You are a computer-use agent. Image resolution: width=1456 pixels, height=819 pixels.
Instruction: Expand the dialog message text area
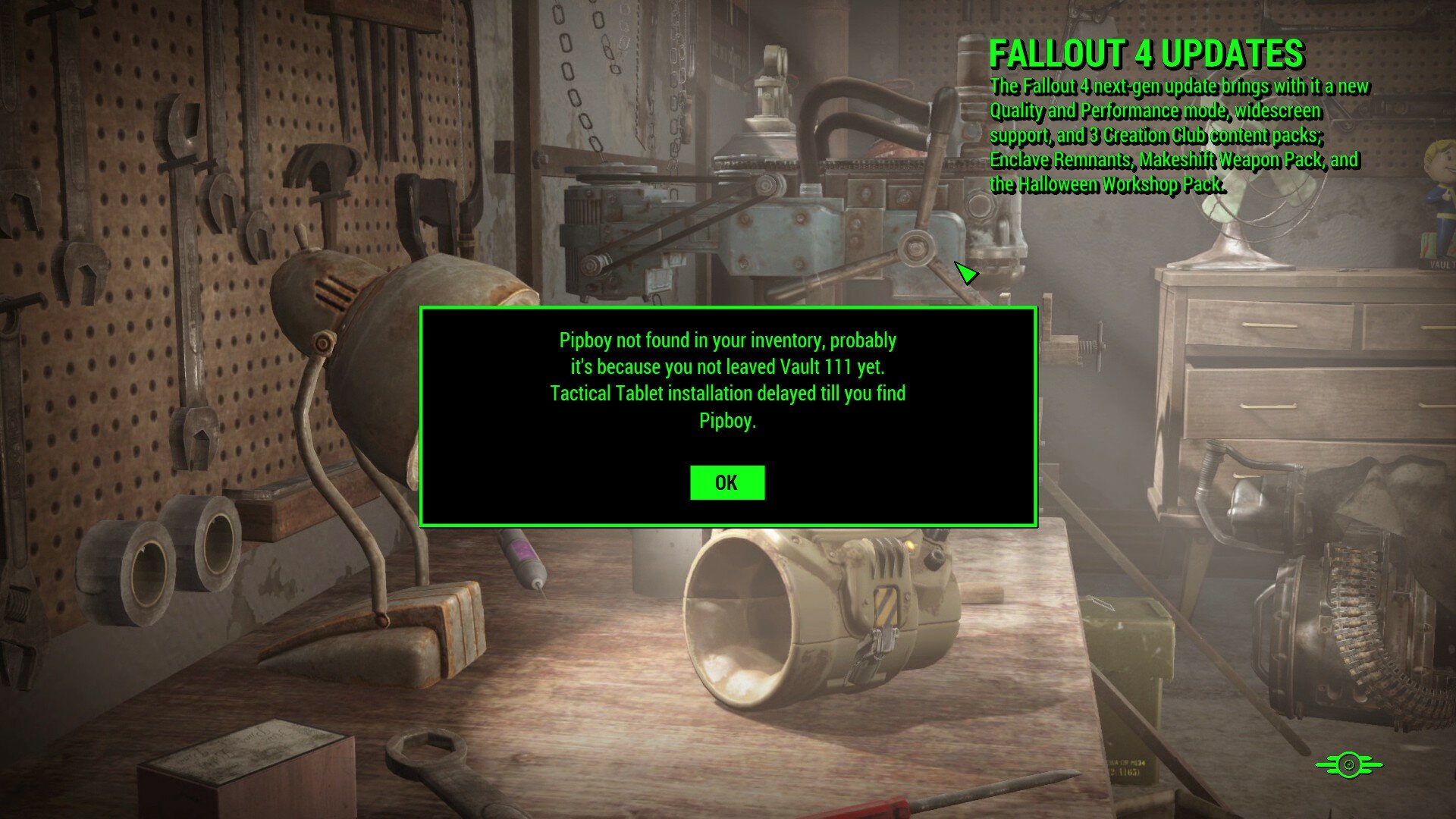[726, 375]
